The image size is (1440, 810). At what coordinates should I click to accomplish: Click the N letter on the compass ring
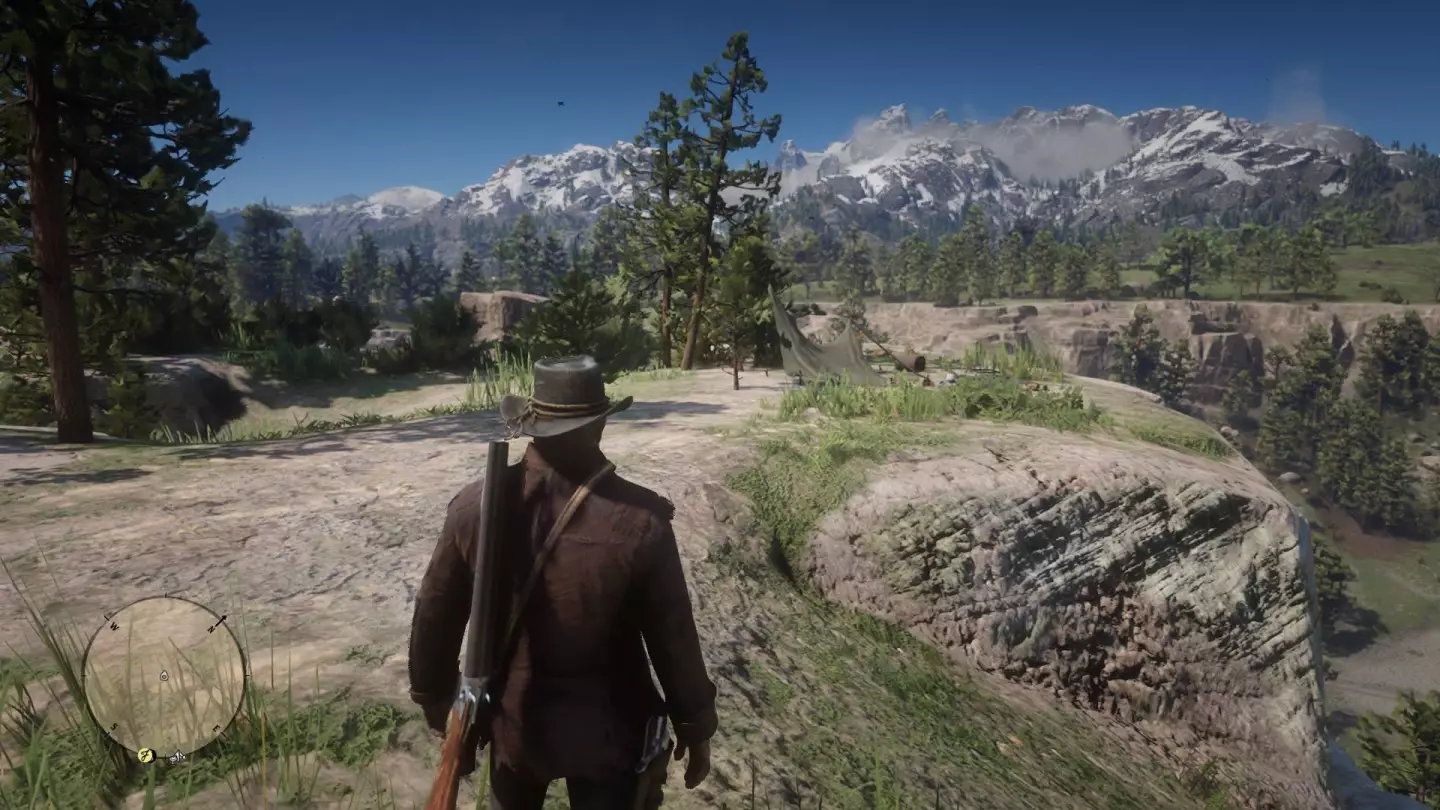pos(212,629)
